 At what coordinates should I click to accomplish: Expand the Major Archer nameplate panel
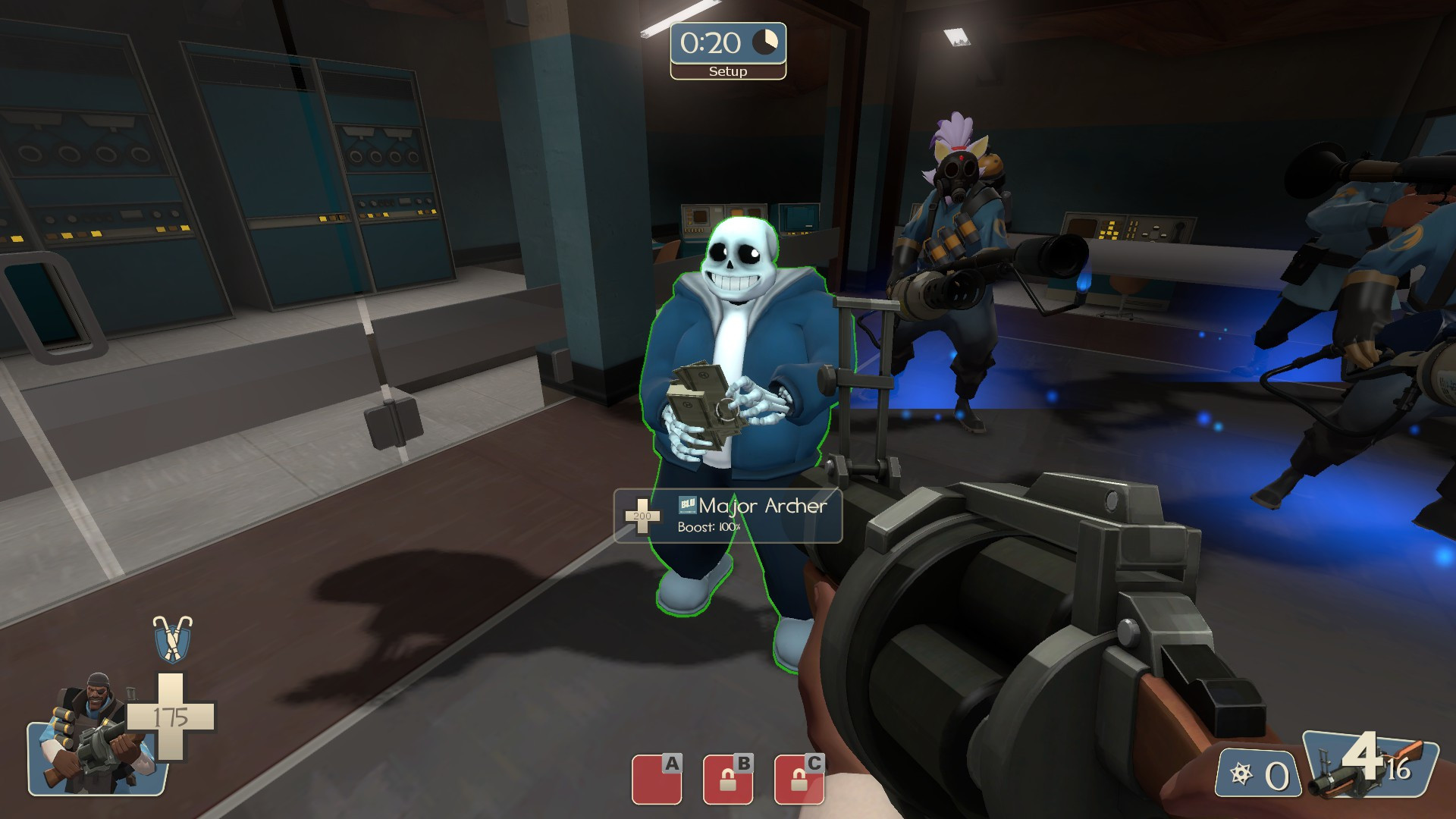(x=726, y=516)
